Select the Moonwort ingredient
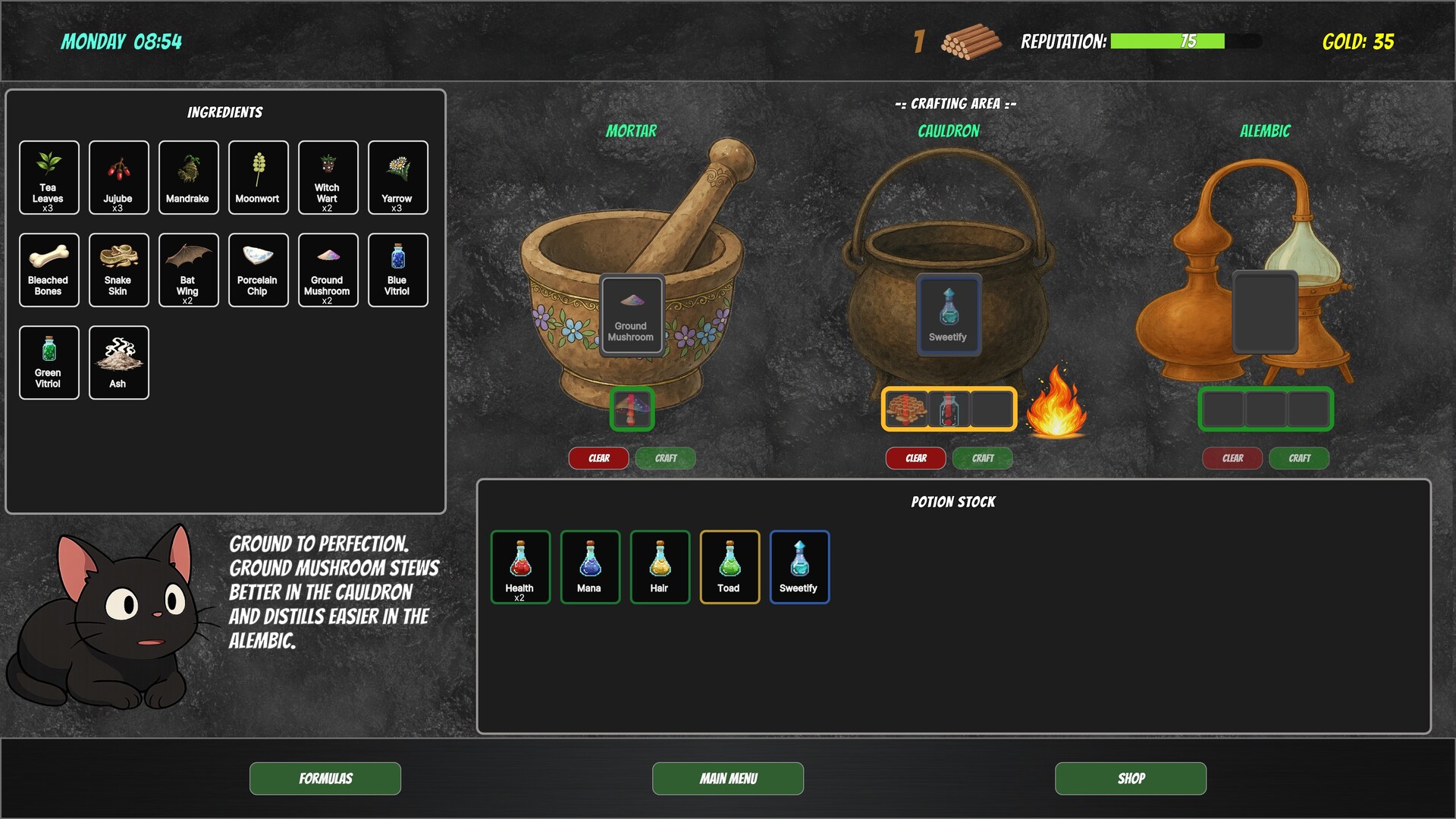Image resolution: width=1456 pixels, height=819 pixels. [258, 177]
